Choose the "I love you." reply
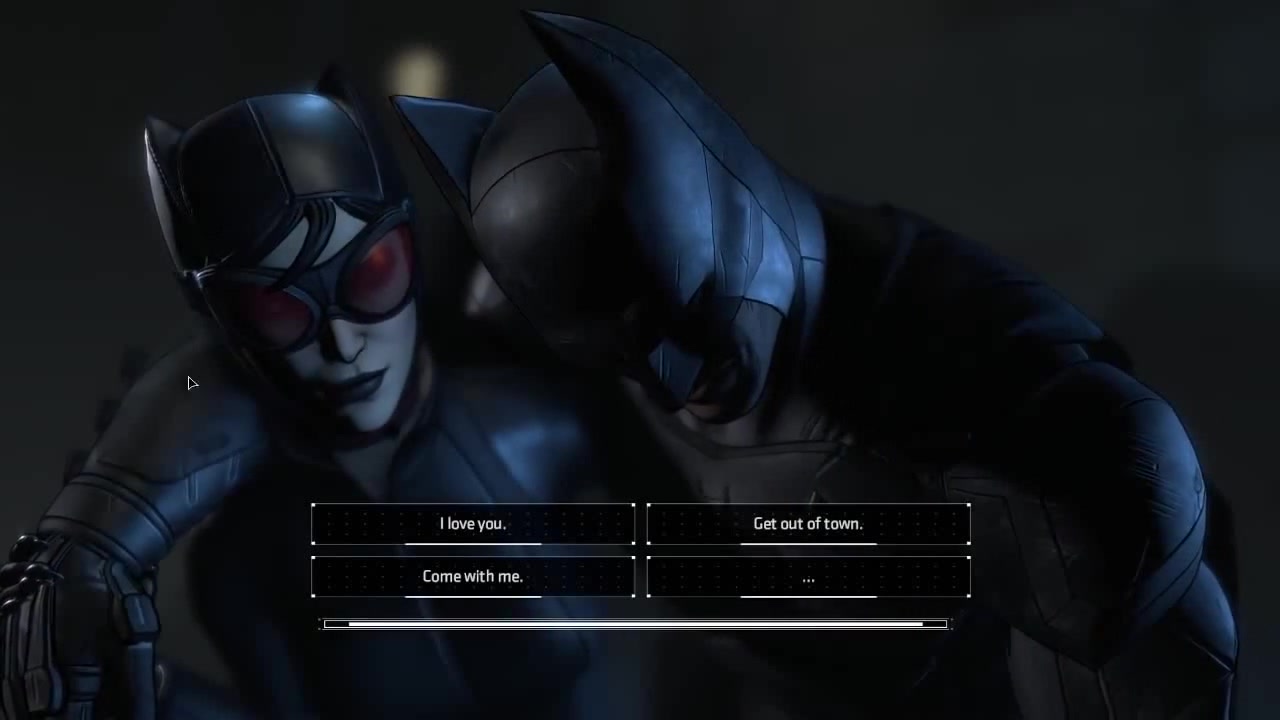Viewport: 1280px width, 720px height. click(x=473, y=524)
